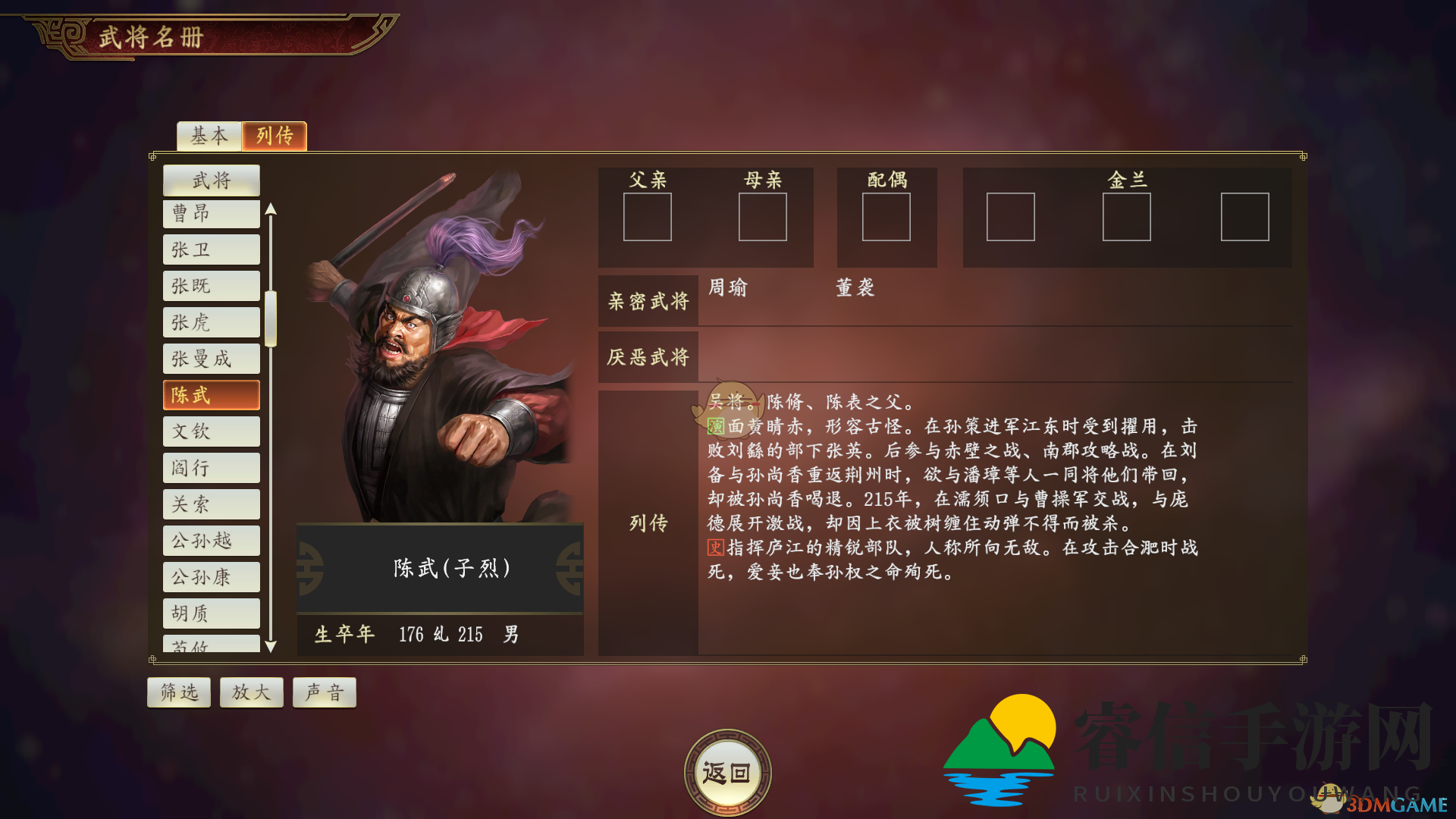Switch to the 基本 tab
Viewport: 1456px width, 819px height.
(x=208, y=136)
